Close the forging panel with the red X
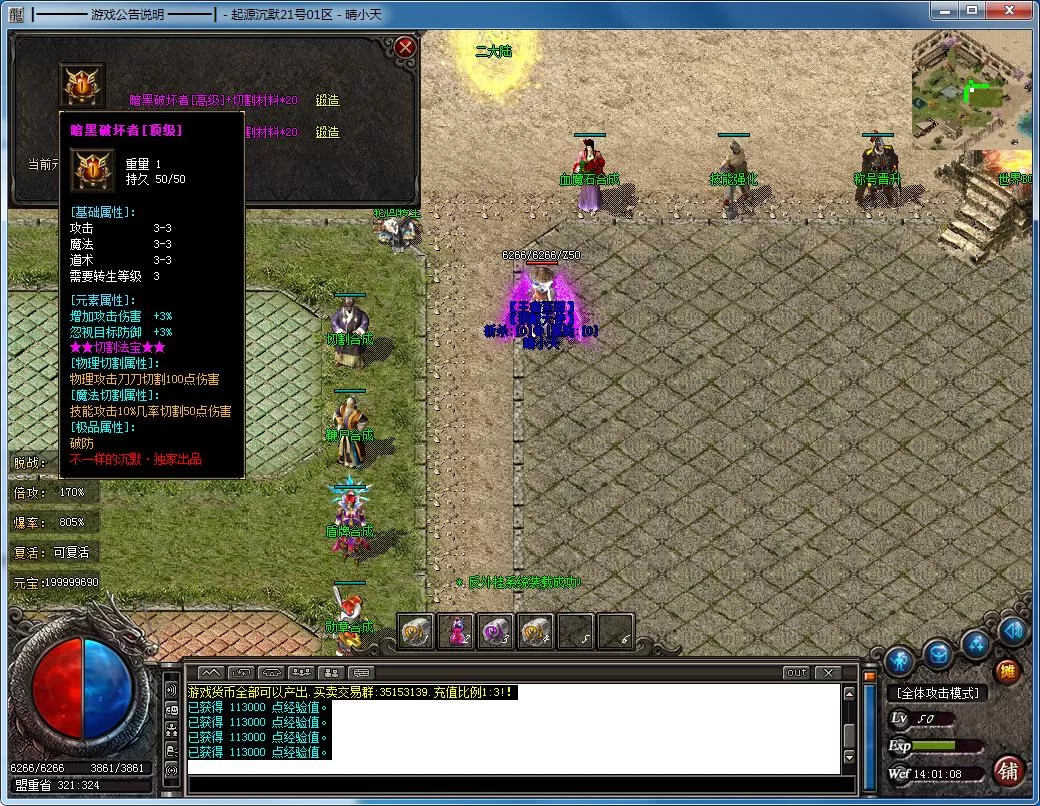This screenshot has height=806, width=1040. pyautogui.click(x=405, y=47)
